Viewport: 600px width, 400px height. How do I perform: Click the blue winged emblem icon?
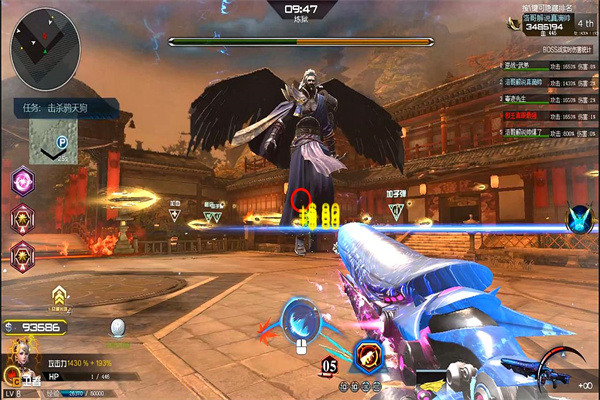(x=580, y=219)
